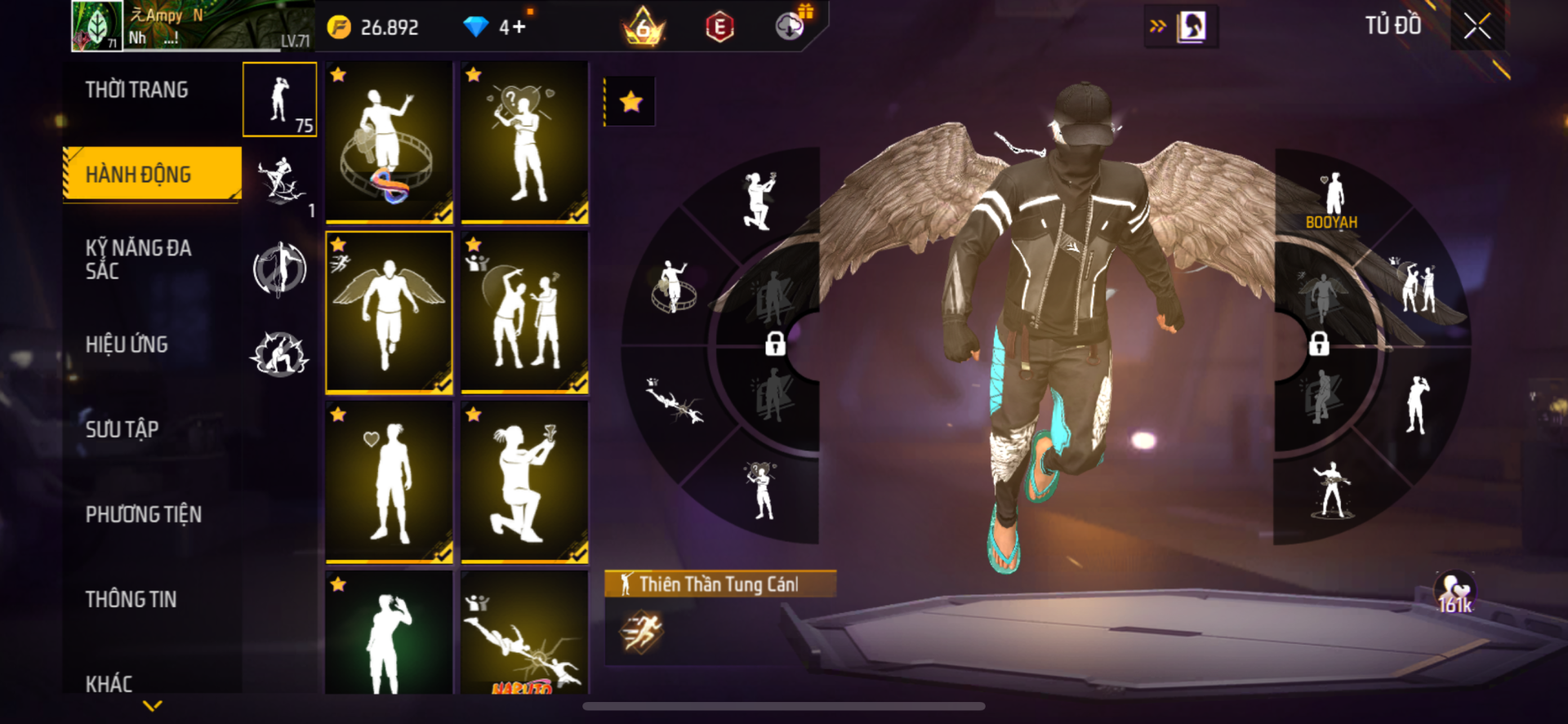The height and width of the screenshot is (724, 1568).
Task: Switch to Kỹ Năng Đa Sắc section
Action: [138, 260]
